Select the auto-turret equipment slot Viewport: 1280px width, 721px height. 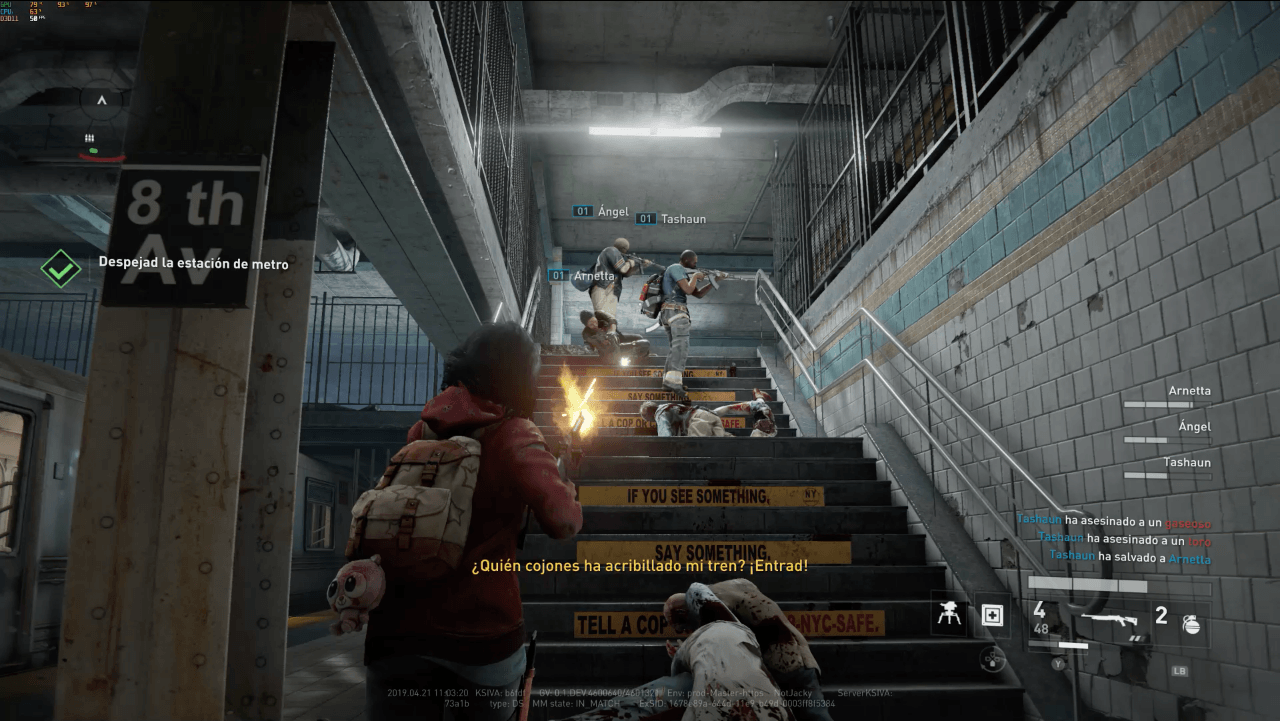[x=948, y=616]
